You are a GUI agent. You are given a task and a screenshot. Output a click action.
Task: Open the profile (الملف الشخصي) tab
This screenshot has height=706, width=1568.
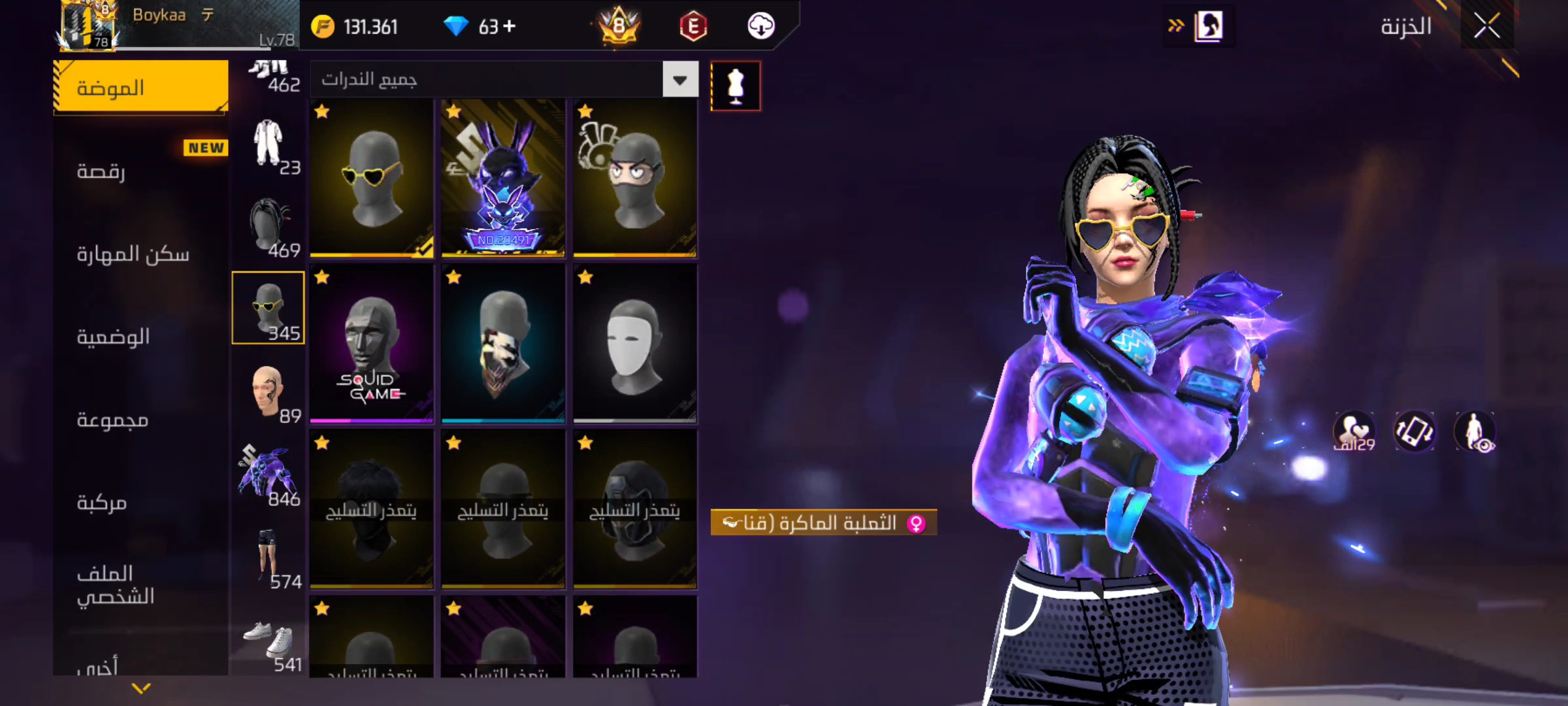tap(116, 585)
